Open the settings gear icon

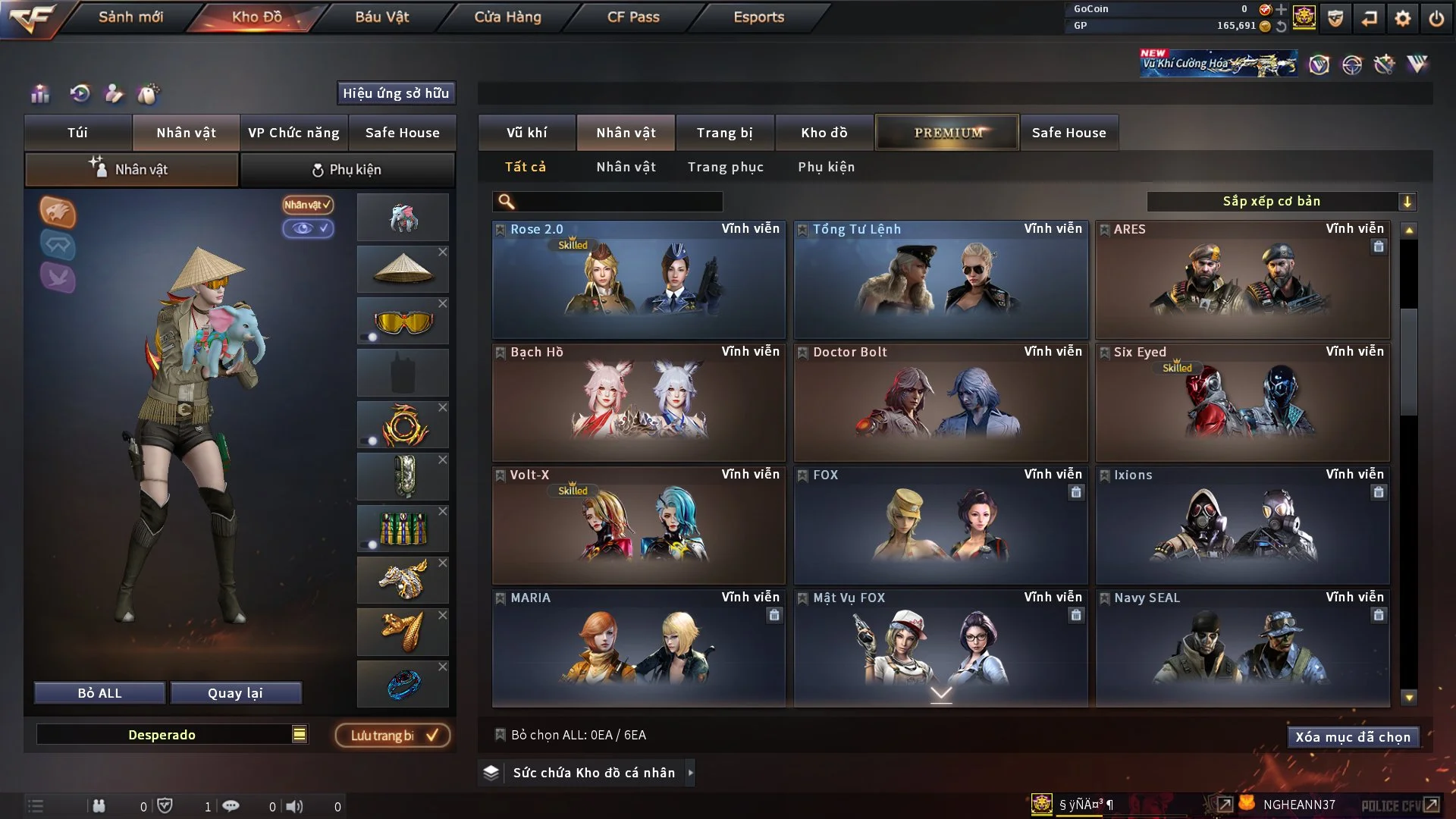click(x=1402, y=18)
